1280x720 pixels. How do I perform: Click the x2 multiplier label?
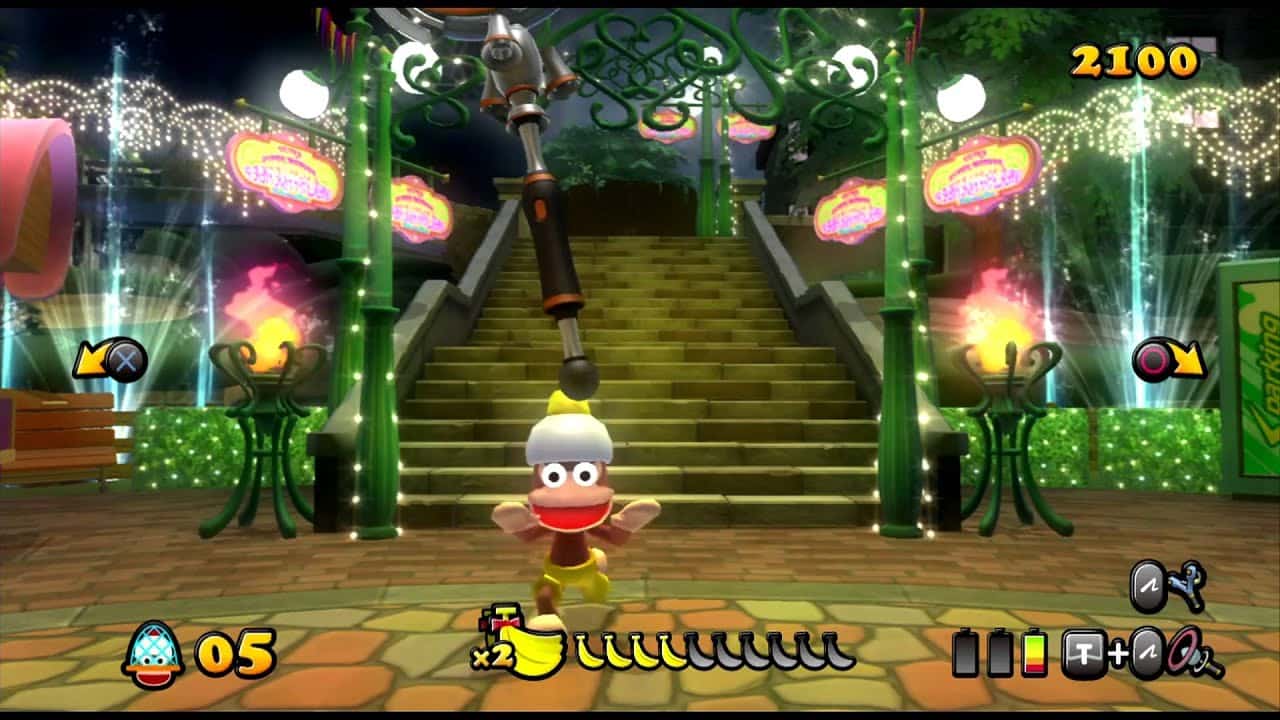point(494,654)
